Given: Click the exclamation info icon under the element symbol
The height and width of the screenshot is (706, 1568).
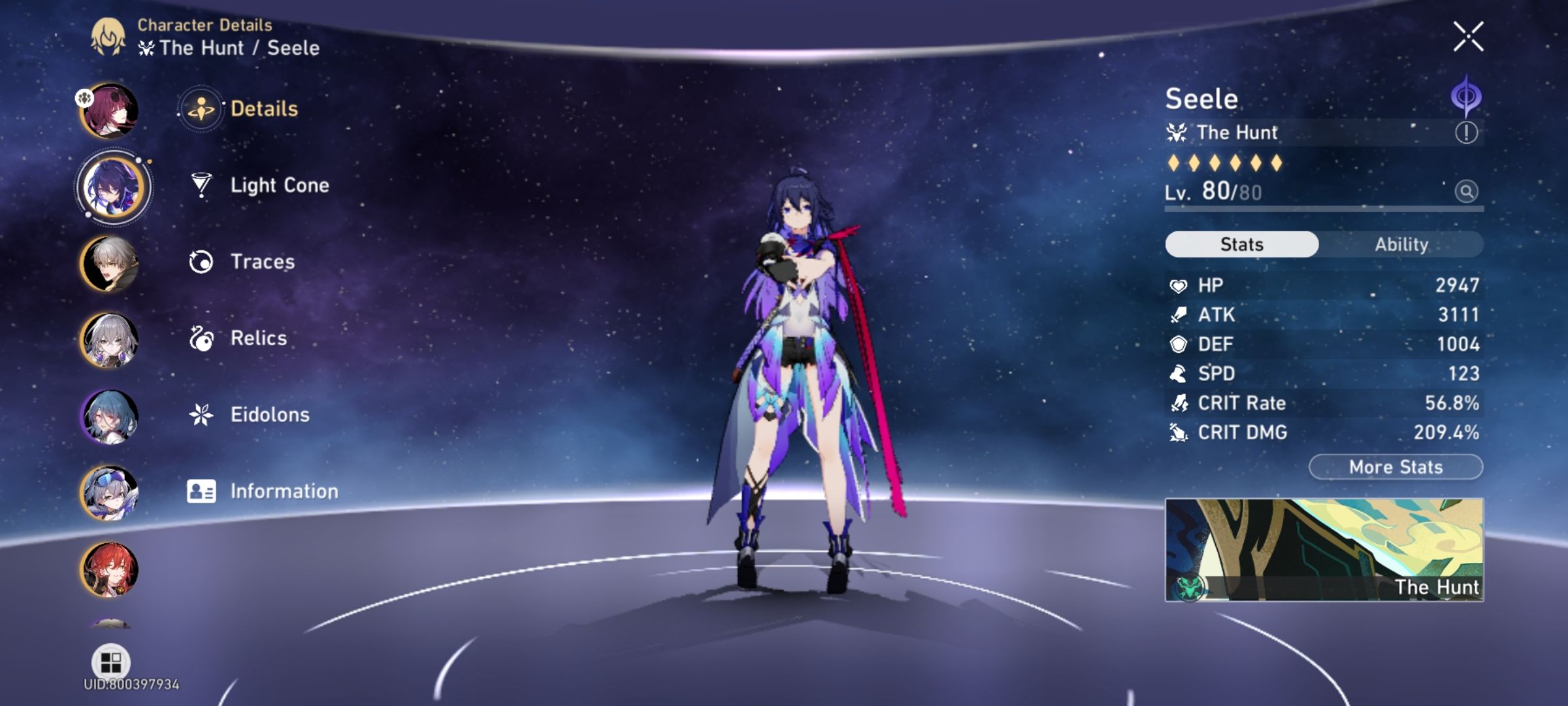Looking at the screenshot, I should click(x=1467, y=133).
